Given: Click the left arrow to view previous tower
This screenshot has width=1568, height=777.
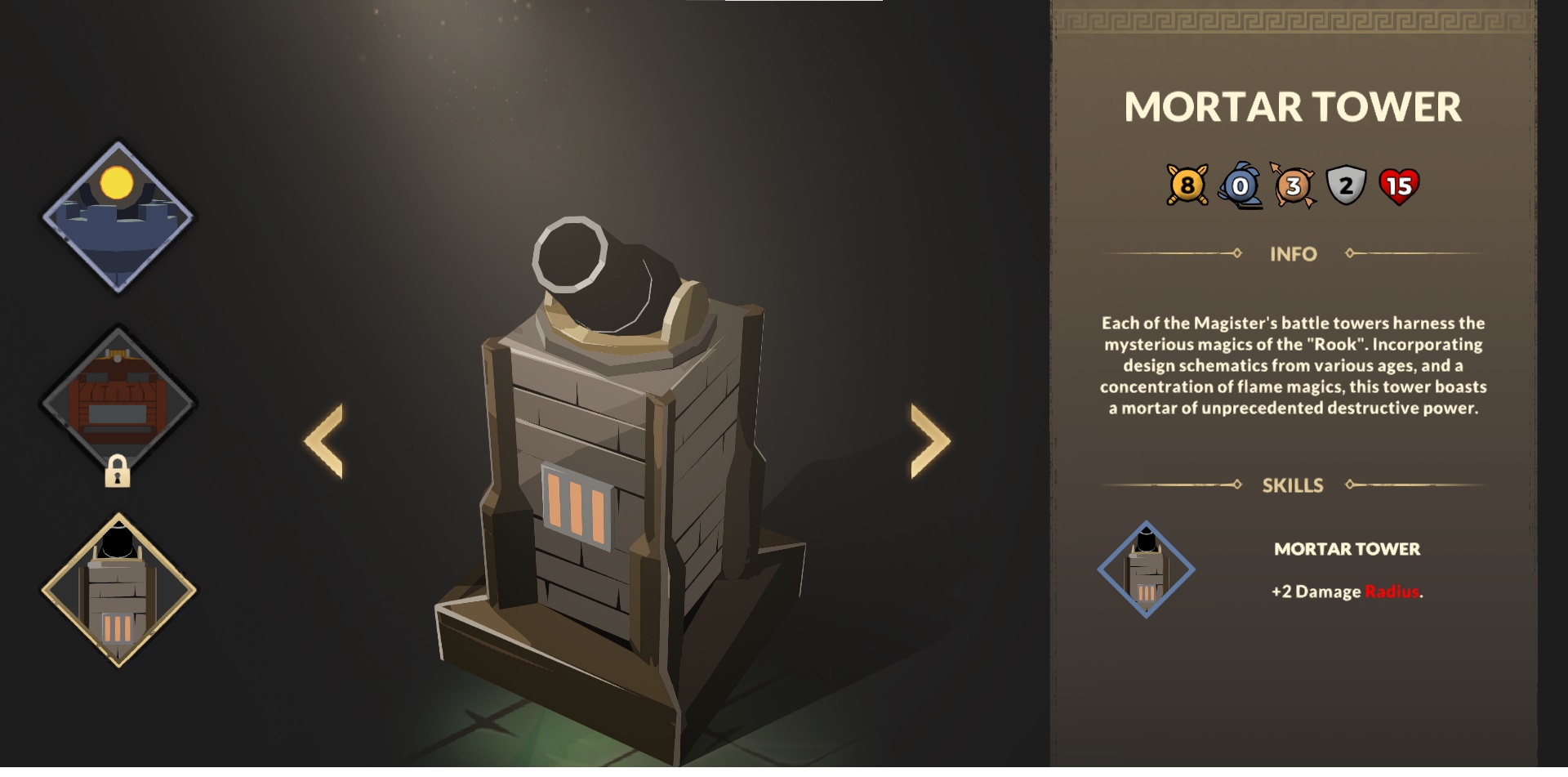Looking at the screenshot, I should pyautogui.click(x=323, y=441).
